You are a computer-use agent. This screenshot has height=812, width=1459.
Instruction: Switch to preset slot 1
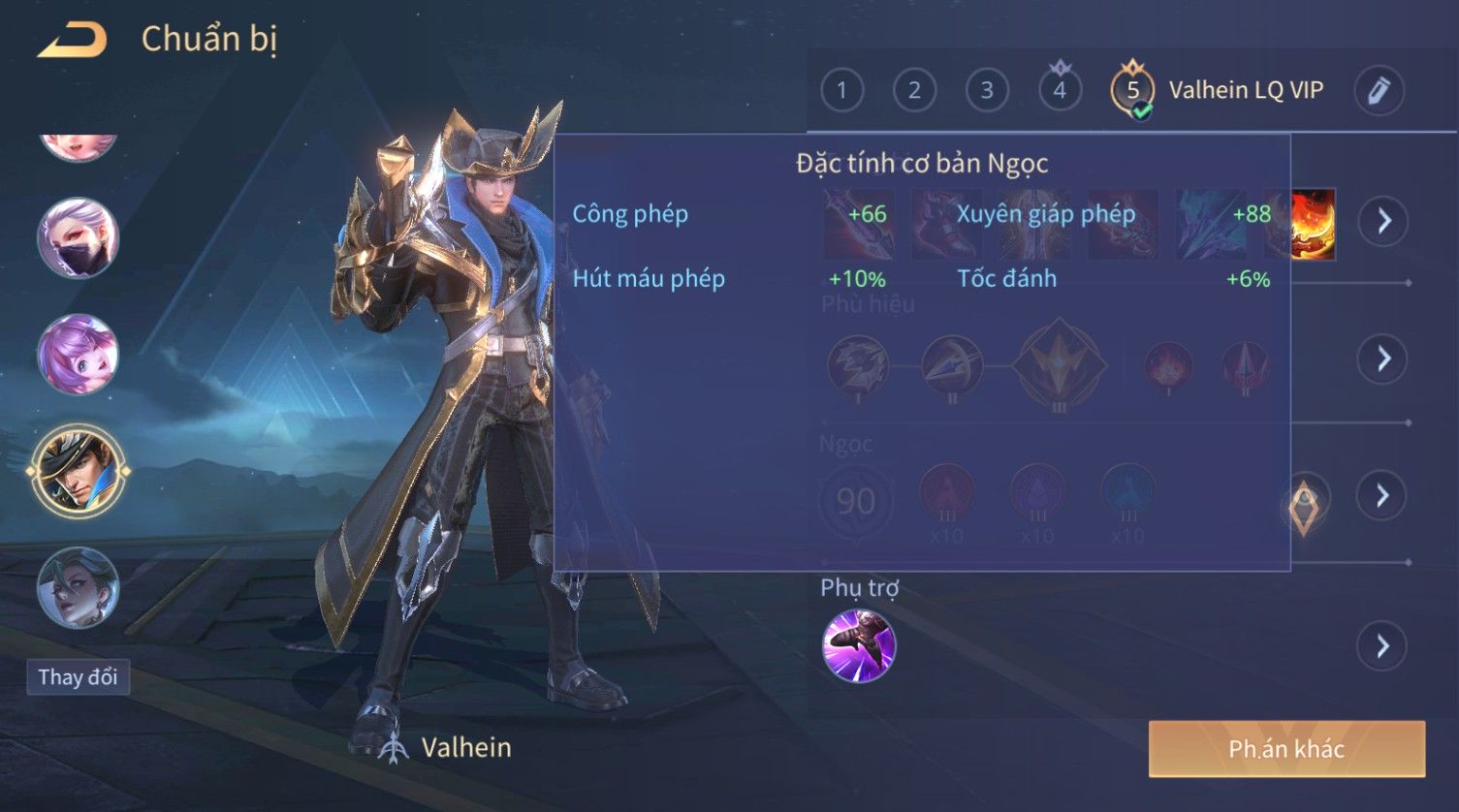click(x=841, y=91)
